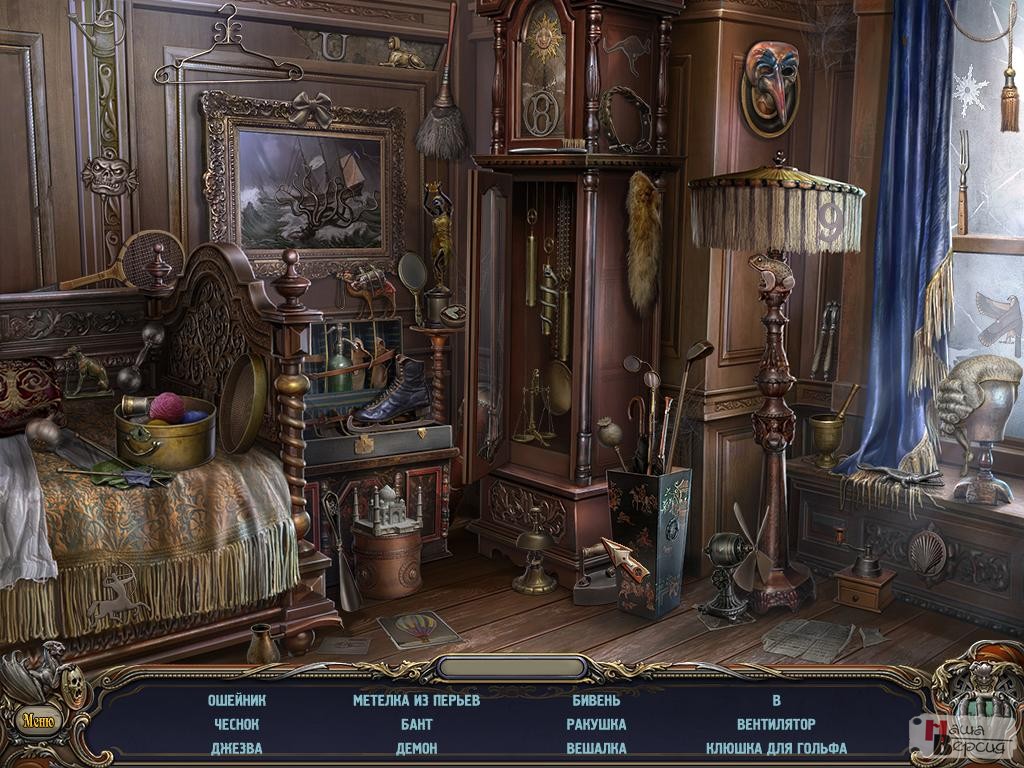The image size is (1024, 768).
Task: Choose the БАНТ word in the list
Action: point(417,724)
